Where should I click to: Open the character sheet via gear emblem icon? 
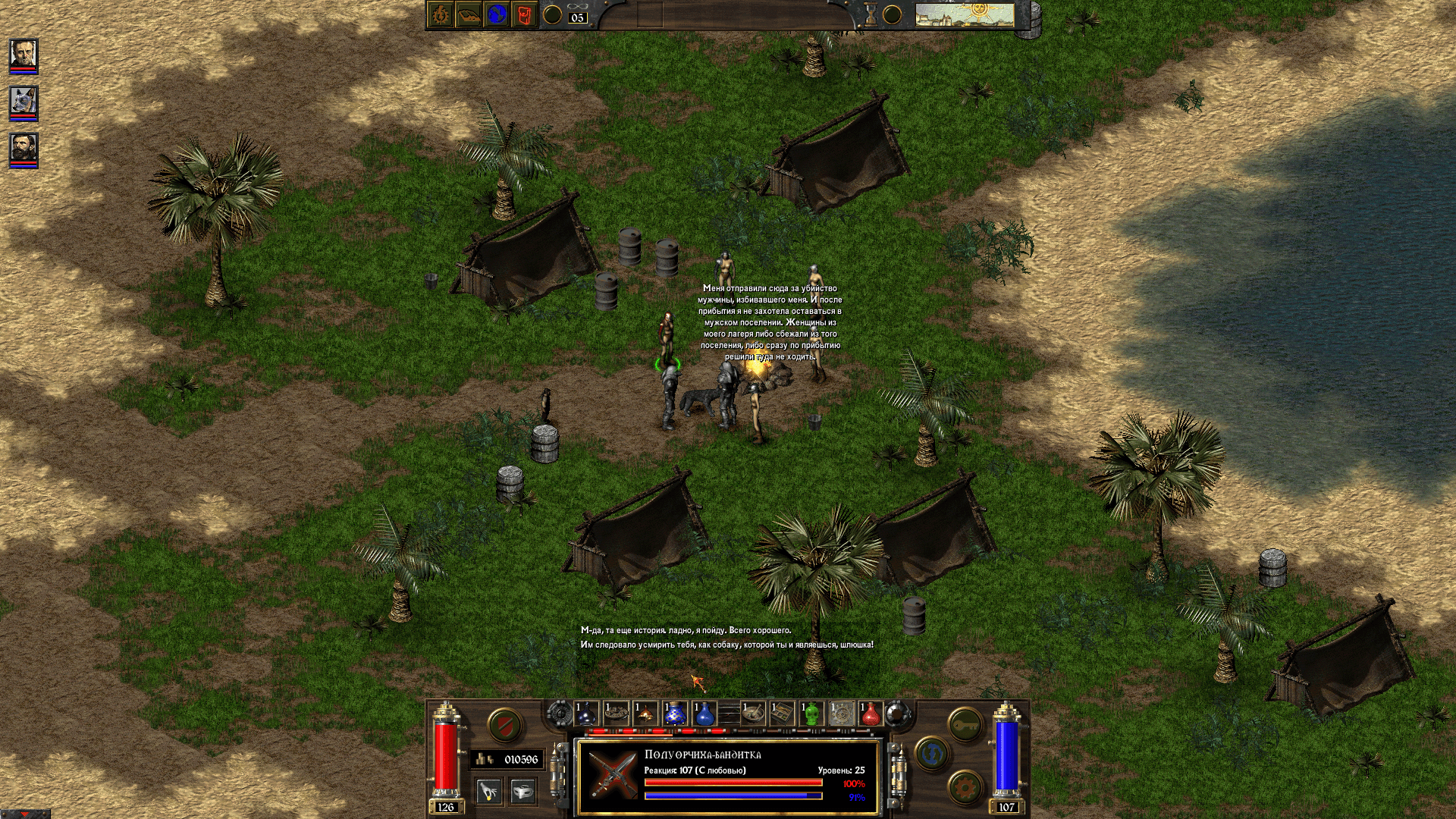pyautogui.click(x=440, y=14)
